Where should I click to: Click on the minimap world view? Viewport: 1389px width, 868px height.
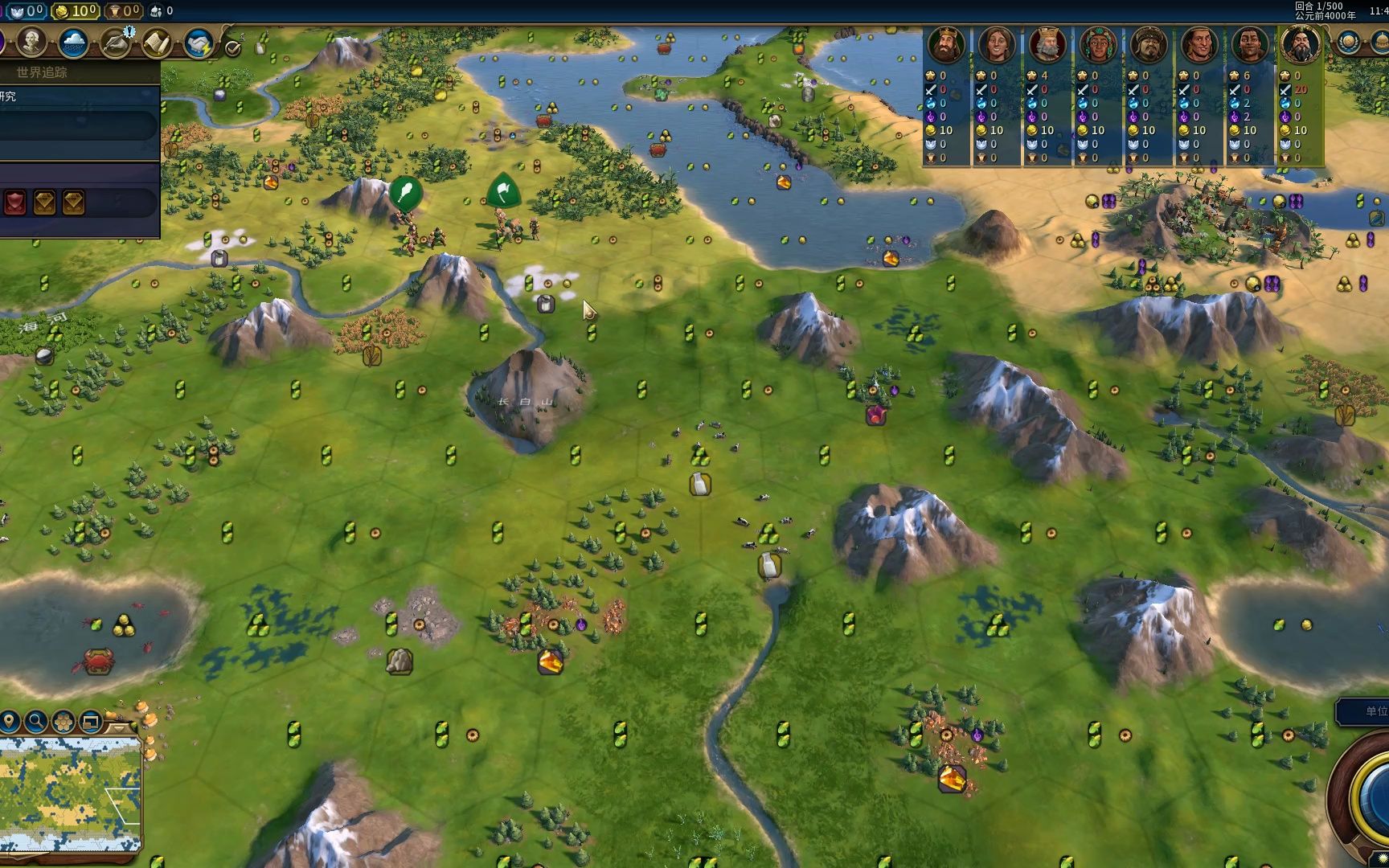pos(71,794)
